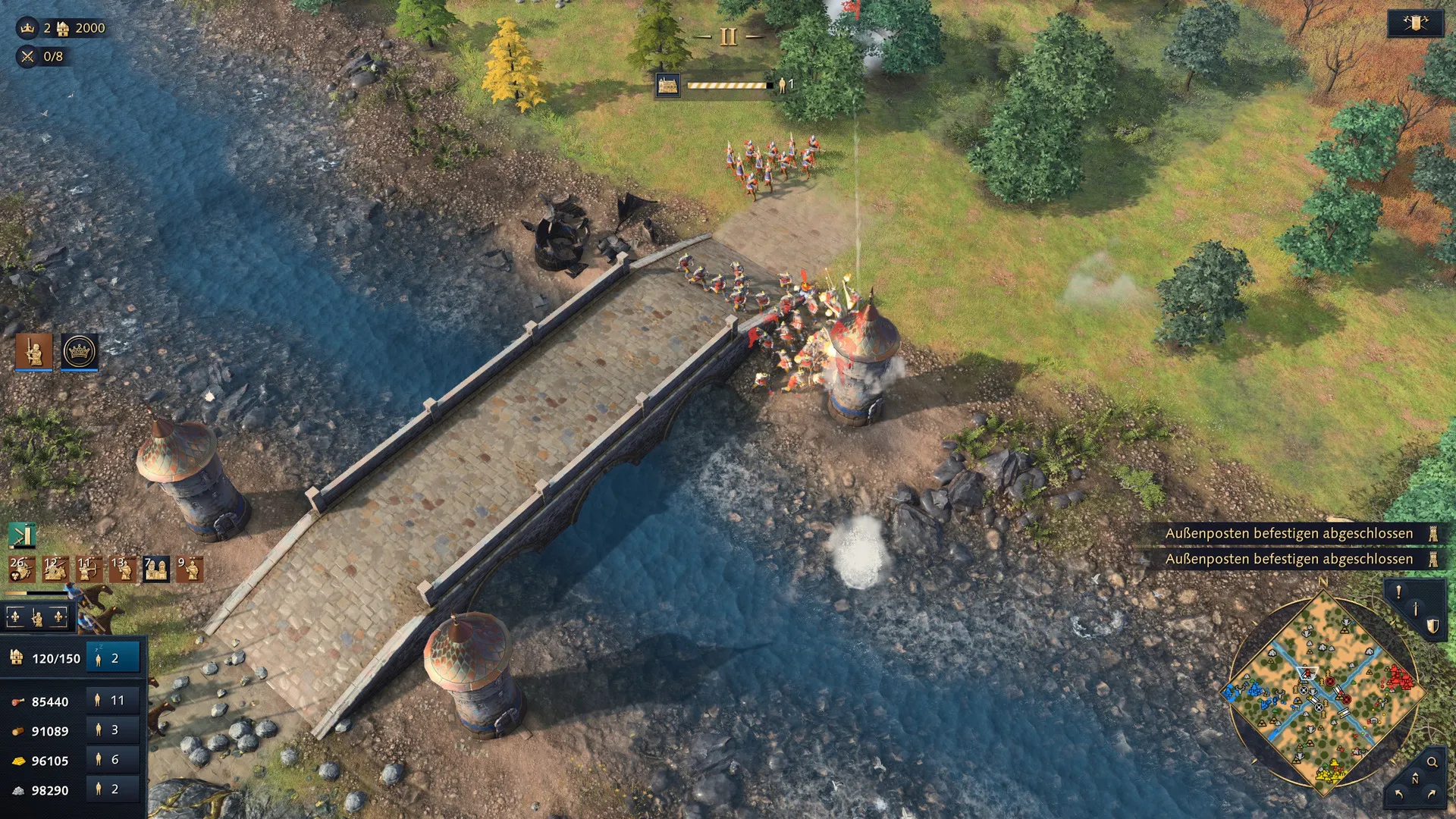Reset camera to north orientation
The image size is (1456, 819).
pos(1414,780)
